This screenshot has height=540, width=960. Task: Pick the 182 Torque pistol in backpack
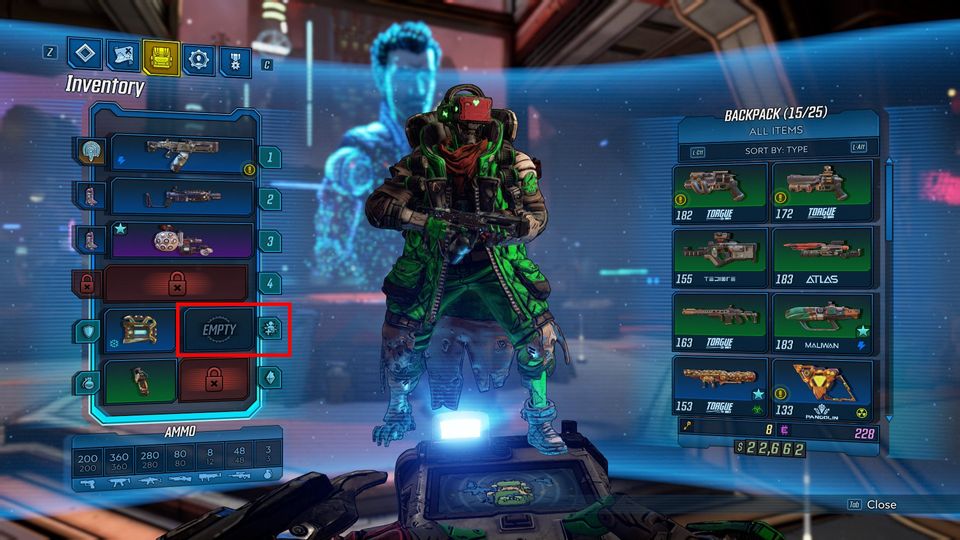point(720,191)
